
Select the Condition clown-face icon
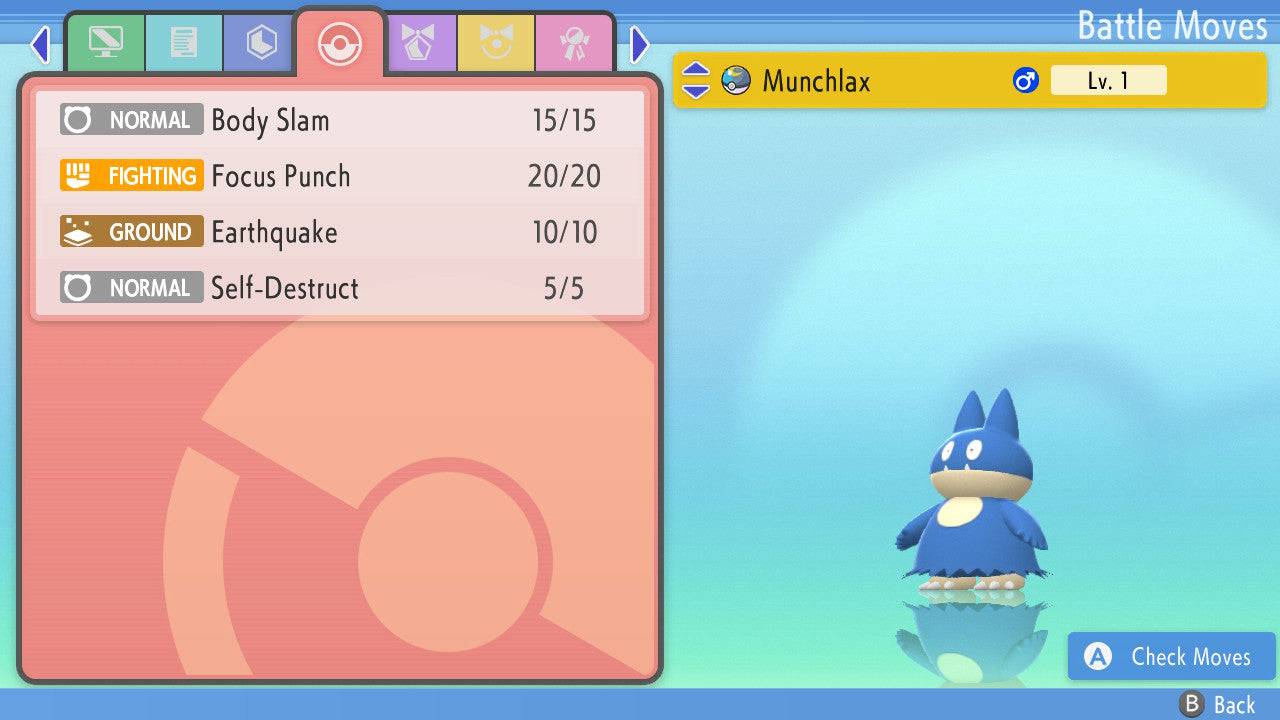(497, 42)
